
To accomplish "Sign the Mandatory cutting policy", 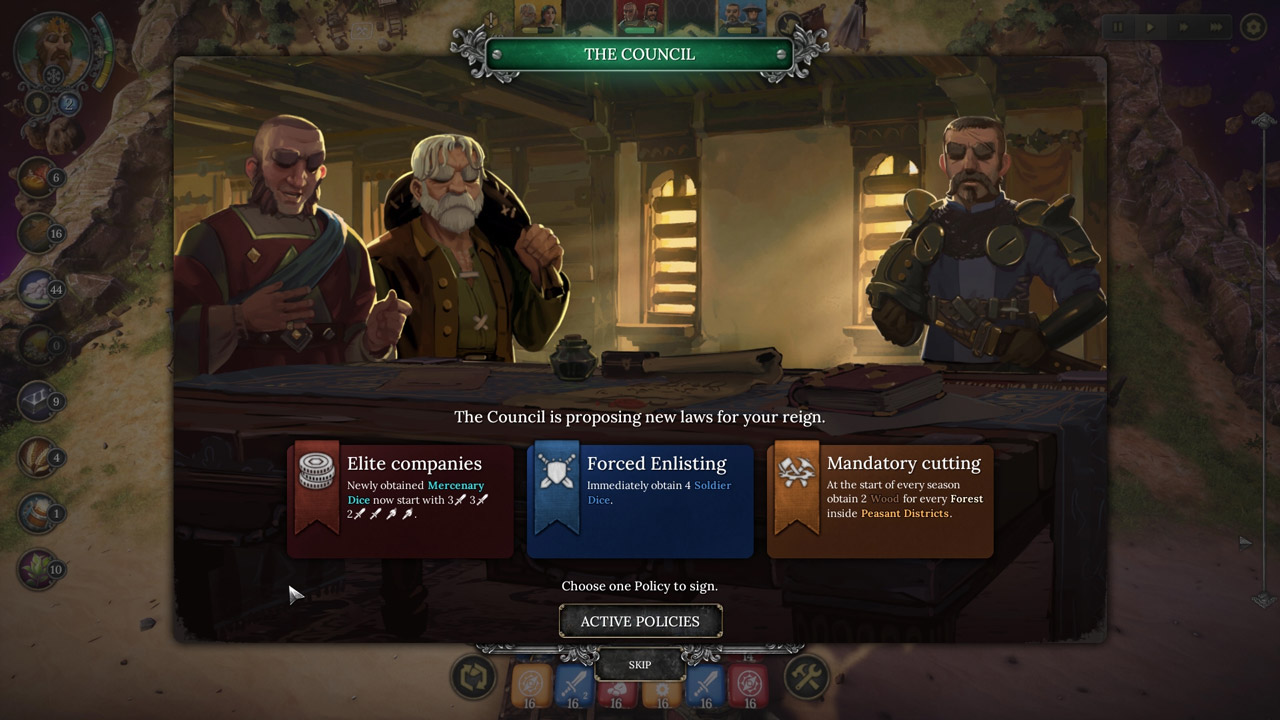I will click(x=880, y=500).
